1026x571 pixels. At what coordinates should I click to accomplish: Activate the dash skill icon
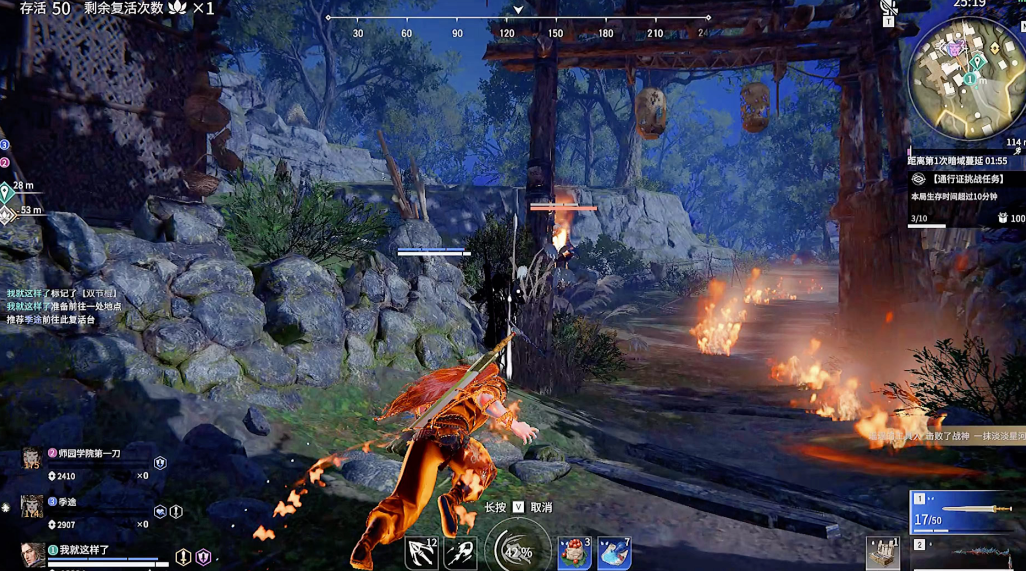coord(459,553)
